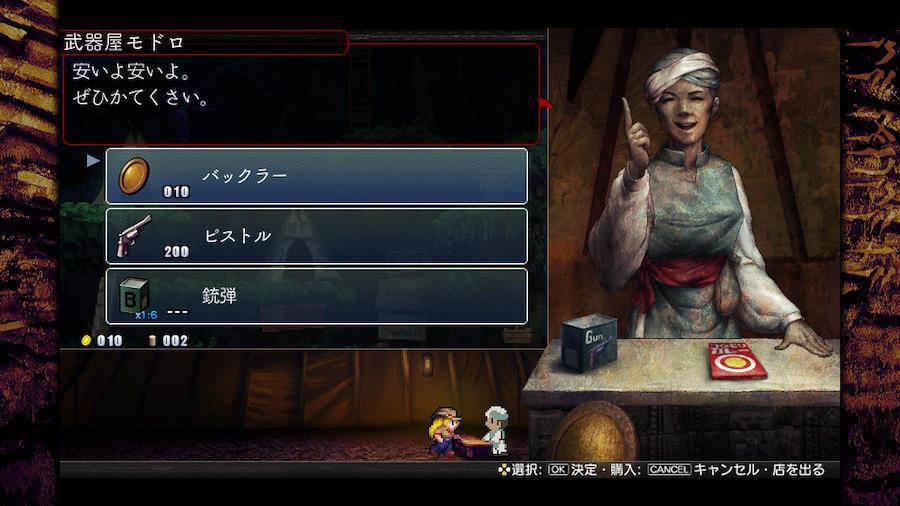
Task: Choose the ピストル item for 200 coins
Action: click(x=316, y=236)
